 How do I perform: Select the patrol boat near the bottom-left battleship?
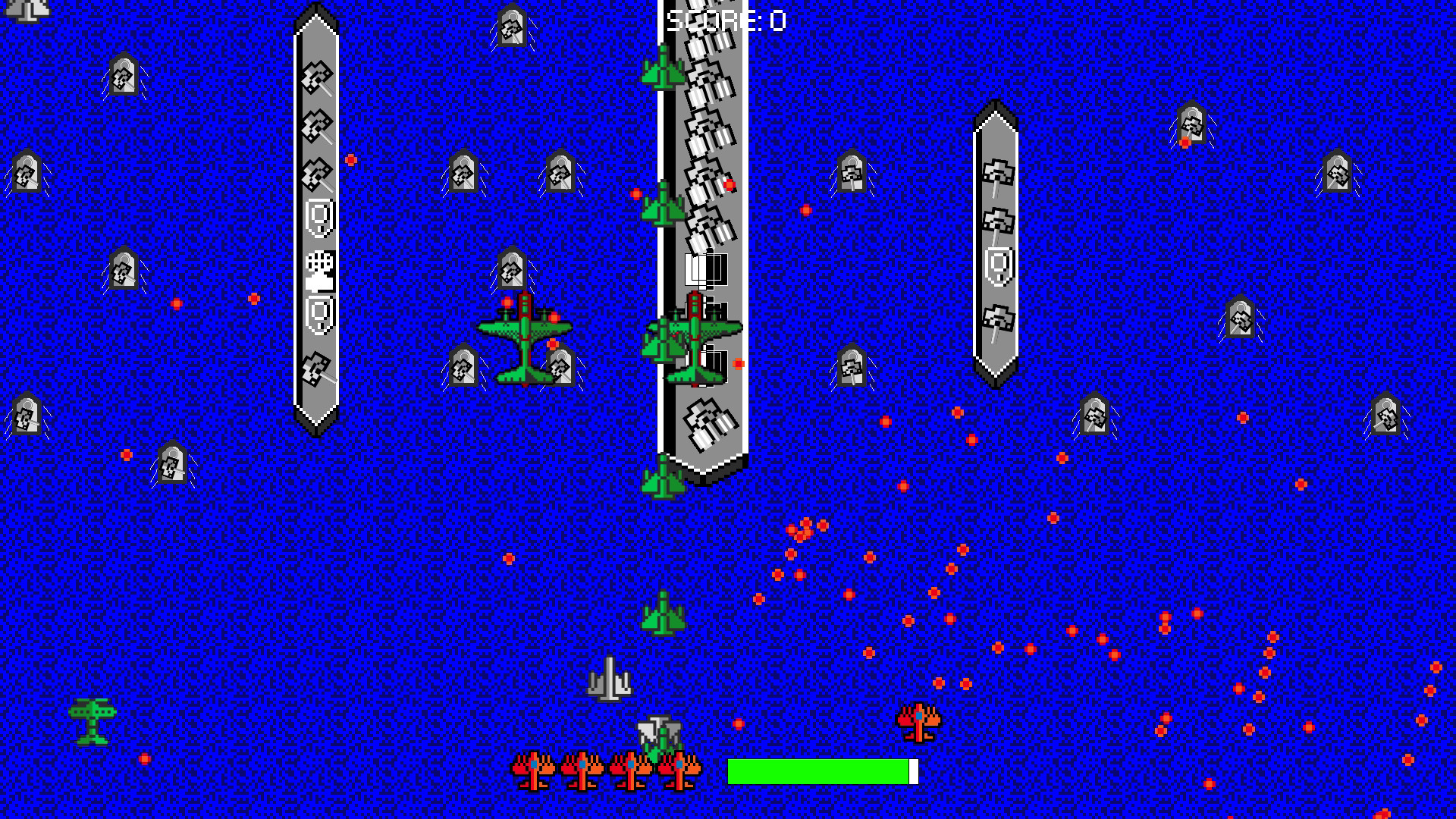click(x=173, y=463)
